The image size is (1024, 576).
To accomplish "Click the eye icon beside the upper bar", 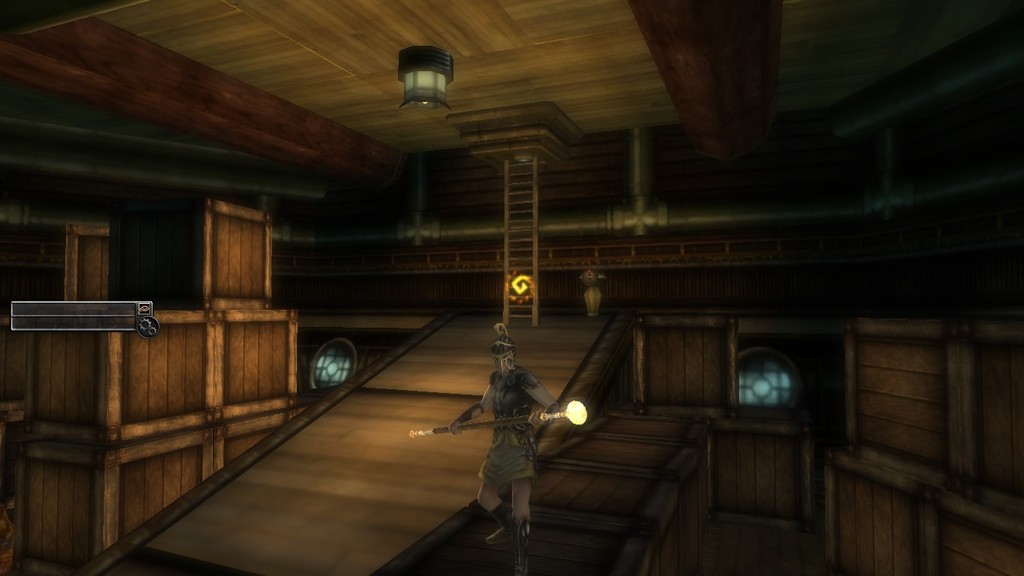I will coord(145,308).
